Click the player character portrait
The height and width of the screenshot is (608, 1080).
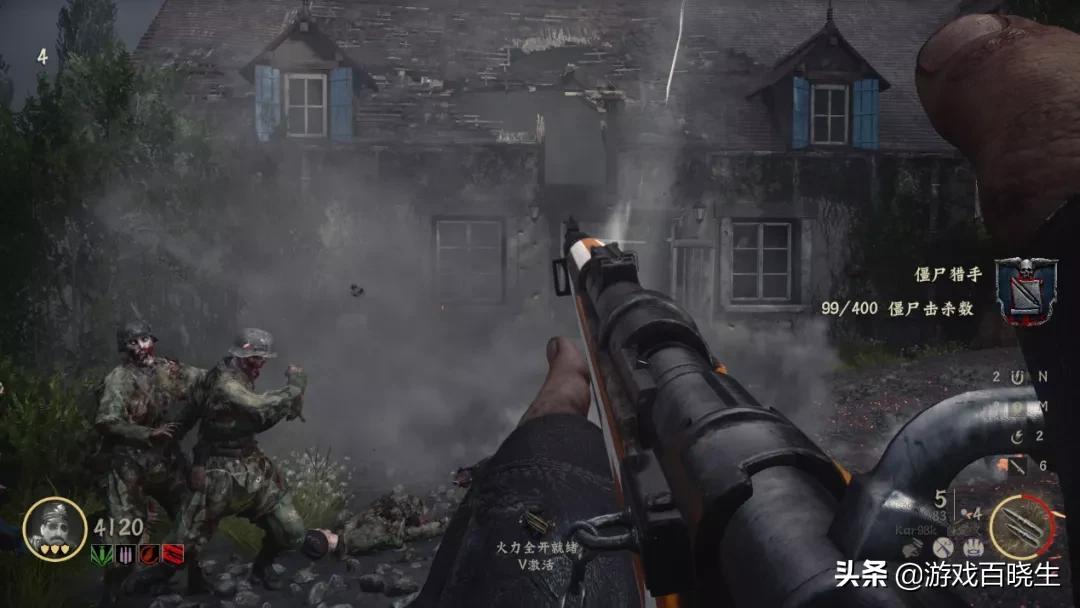pos(54,527)
